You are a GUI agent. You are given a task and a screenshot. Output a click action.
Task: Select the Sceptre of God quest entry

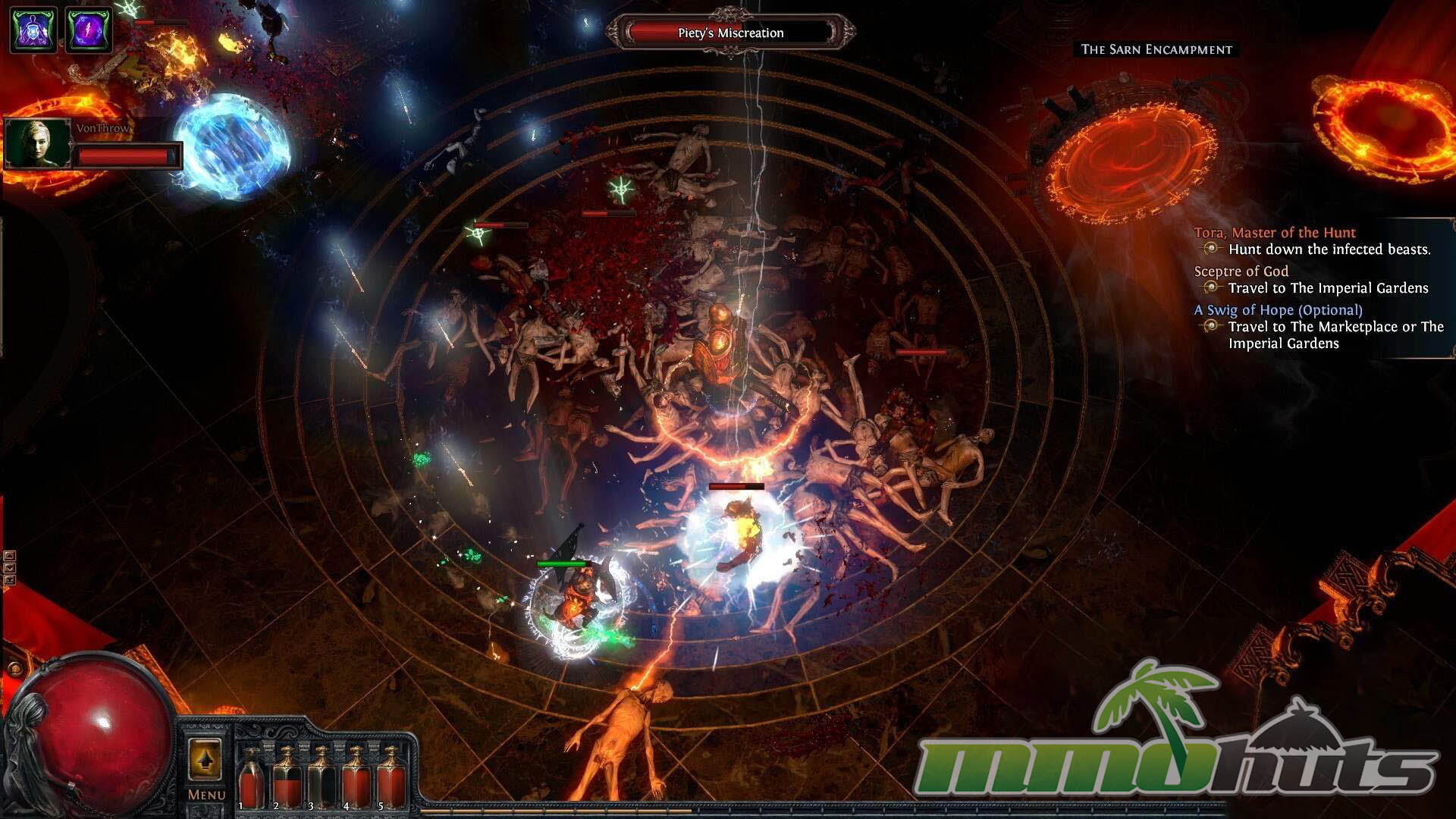(1241, 271)
